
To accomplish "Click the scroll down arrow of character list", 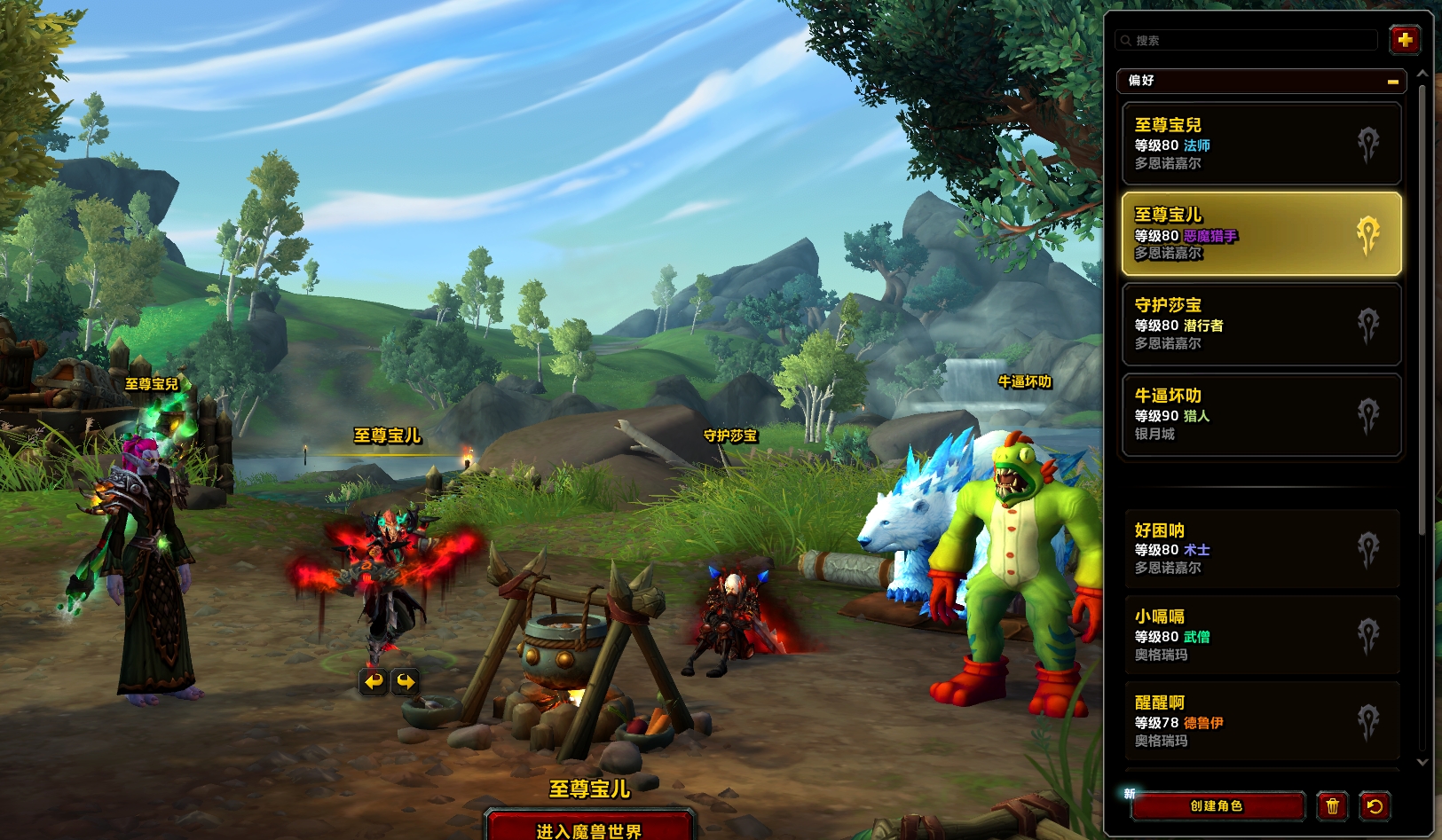I will pyautogui.click(x=1422, y=762).
